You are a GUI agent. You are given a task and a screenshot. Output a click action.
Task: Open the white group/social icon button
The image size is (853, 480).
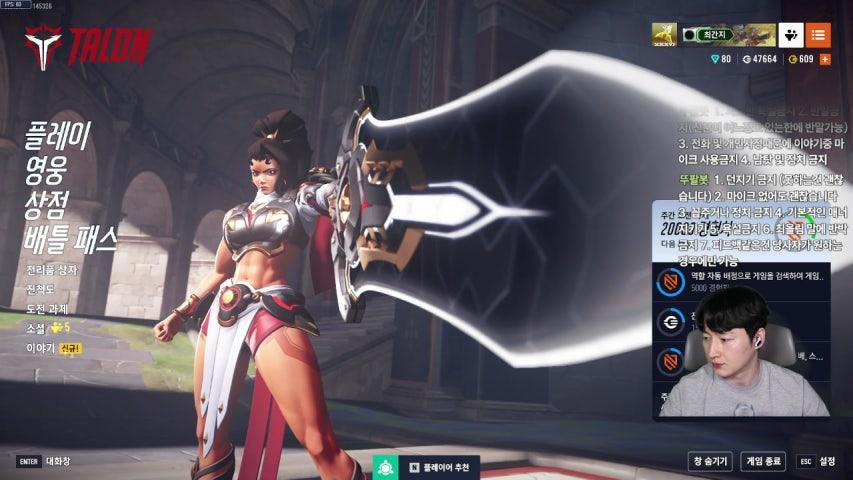coord(790,35)
